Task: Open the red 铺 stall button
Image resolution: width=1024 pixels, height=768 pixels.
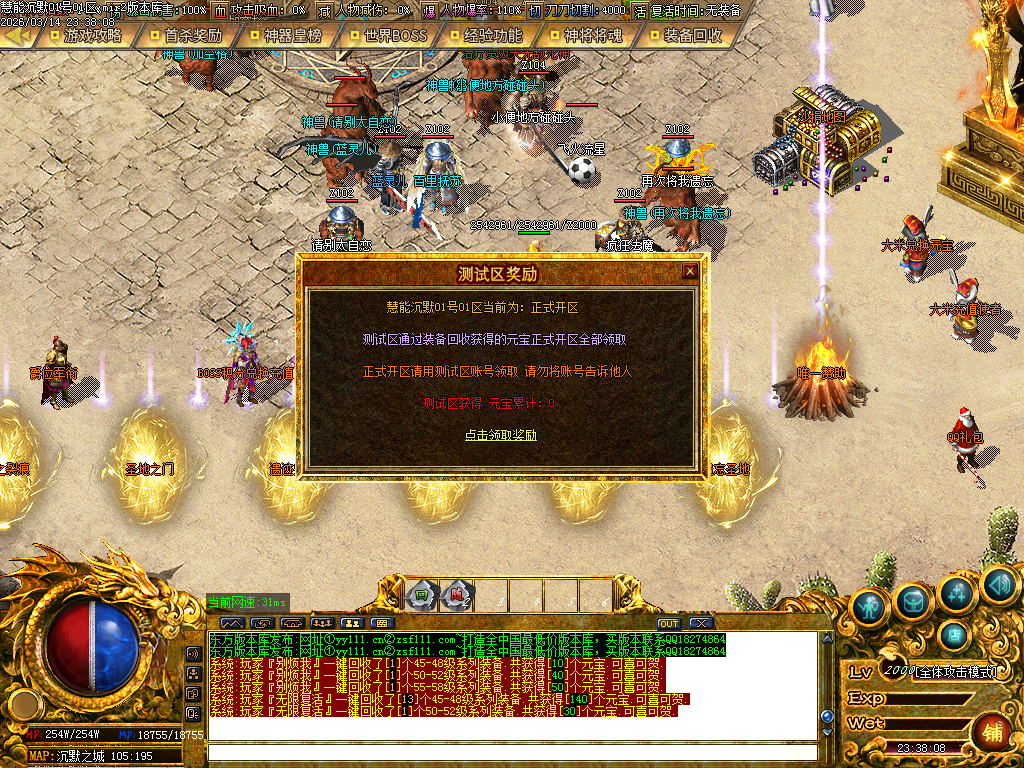Action: point(992,731)
